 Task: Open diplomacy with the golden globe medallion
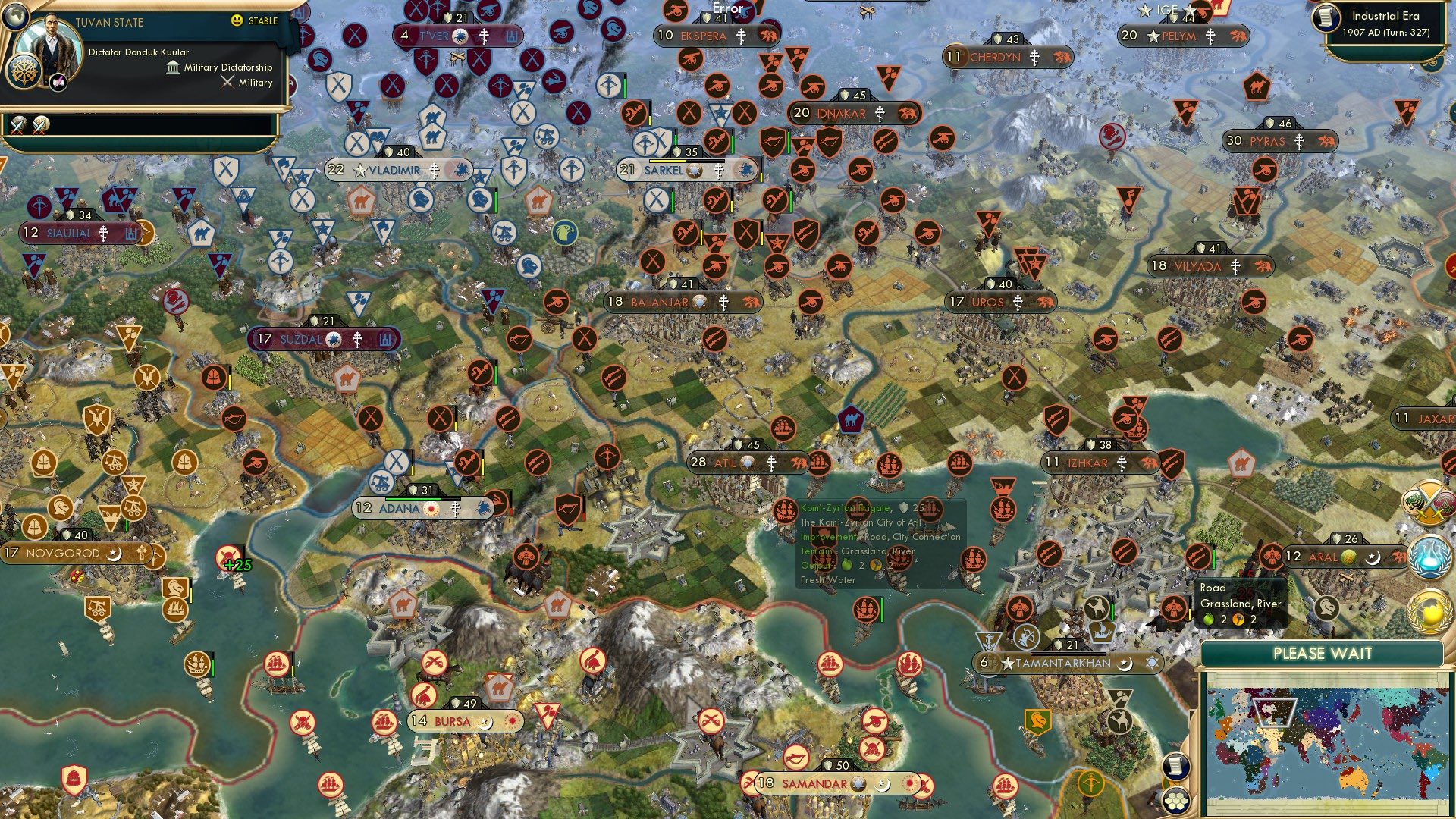[x=1430, y=611]
